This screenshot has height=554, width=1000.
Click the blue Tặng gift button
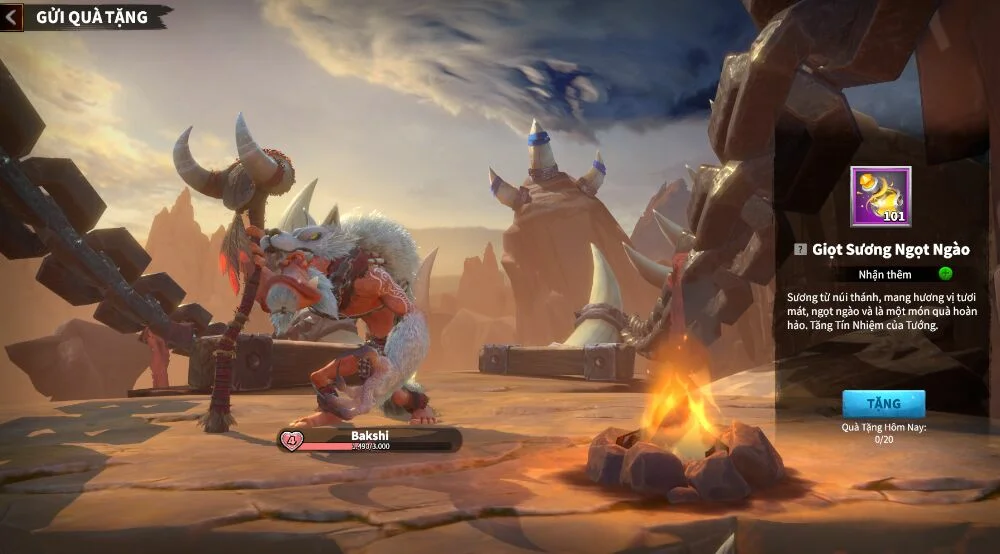click(x=883, y=404)
